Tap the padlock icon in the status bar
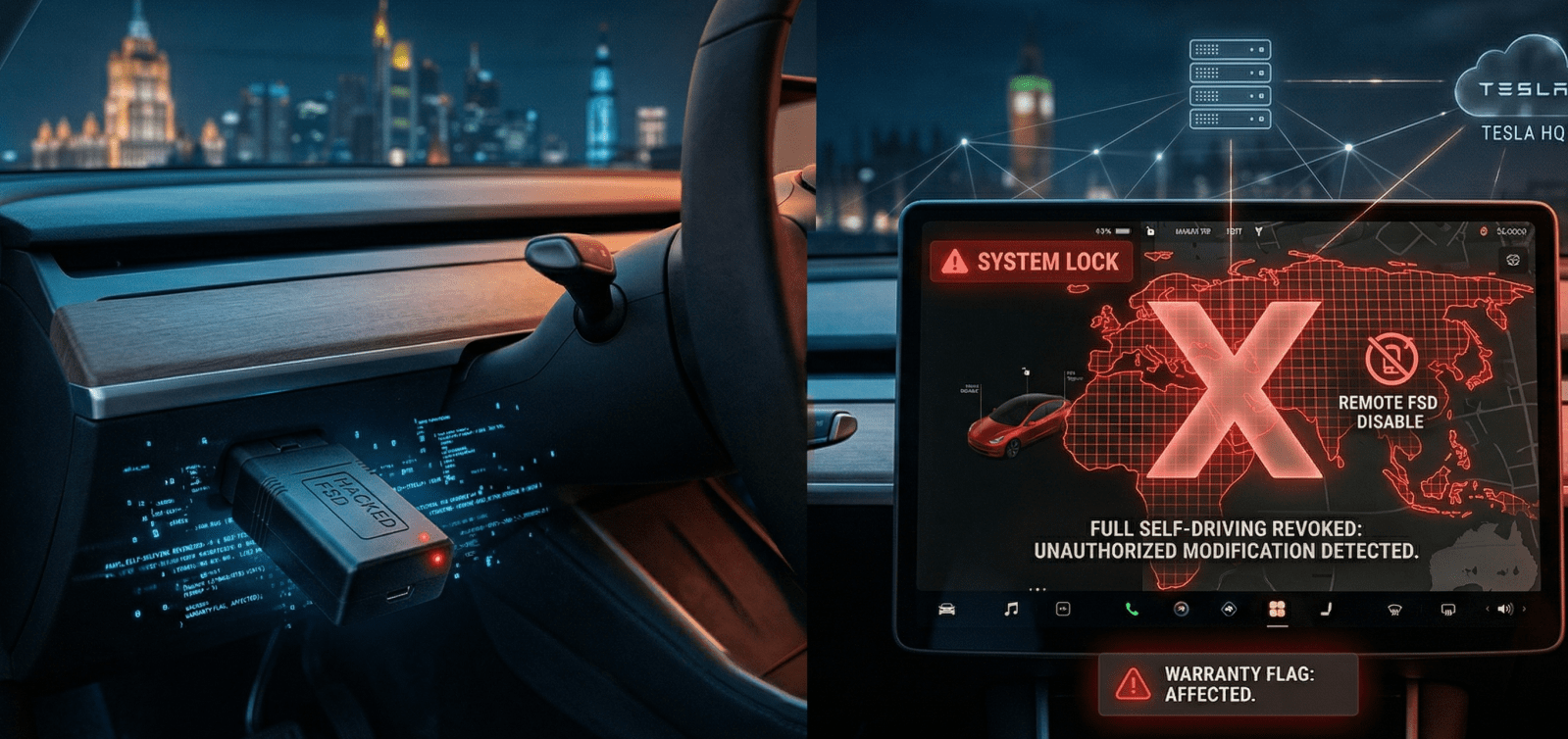Image resolution: width=1568 pixels, height=739 pixels. (1151, 231)
